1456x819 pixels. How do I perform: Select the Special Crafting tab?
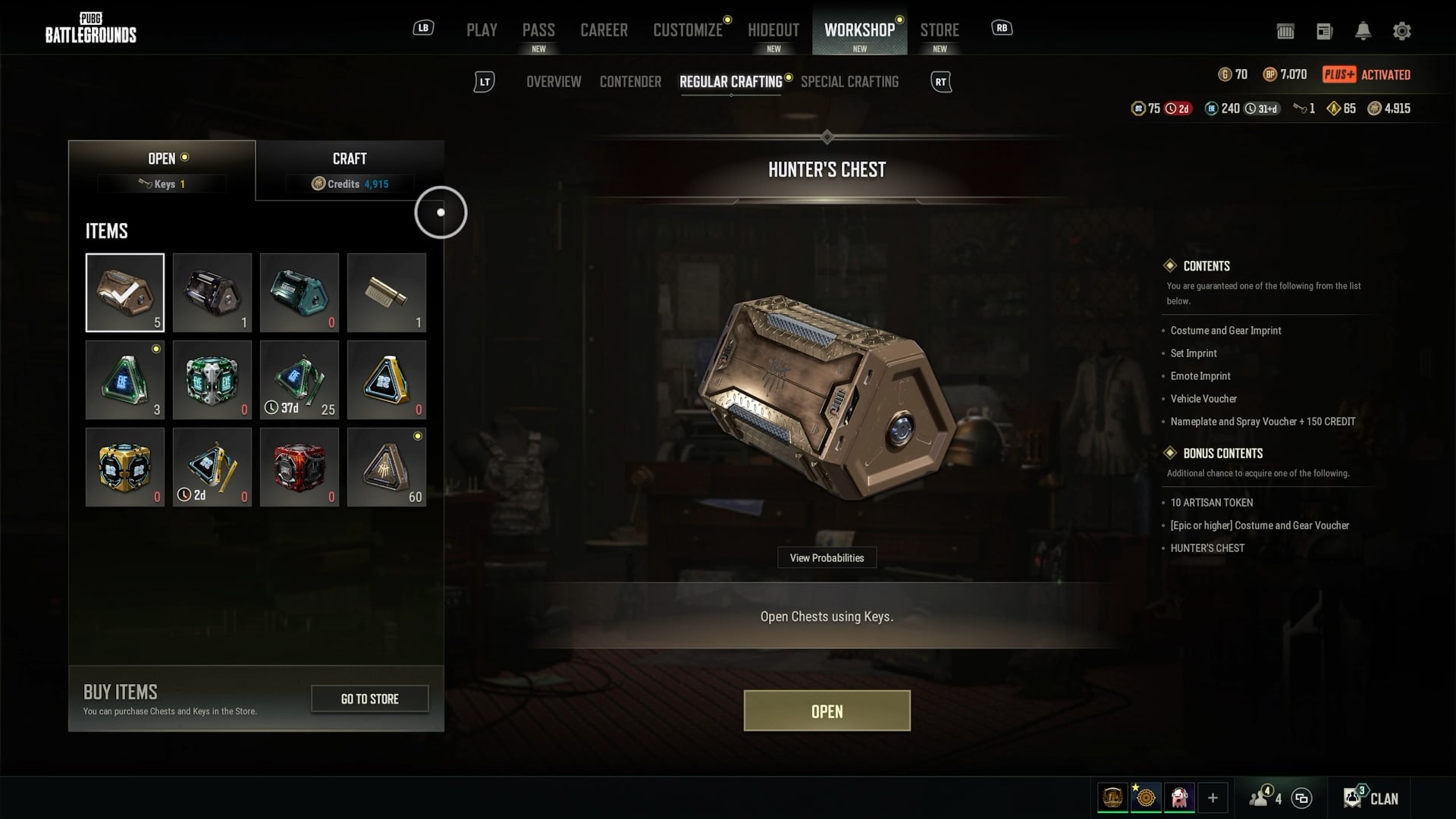pos(849,82)
